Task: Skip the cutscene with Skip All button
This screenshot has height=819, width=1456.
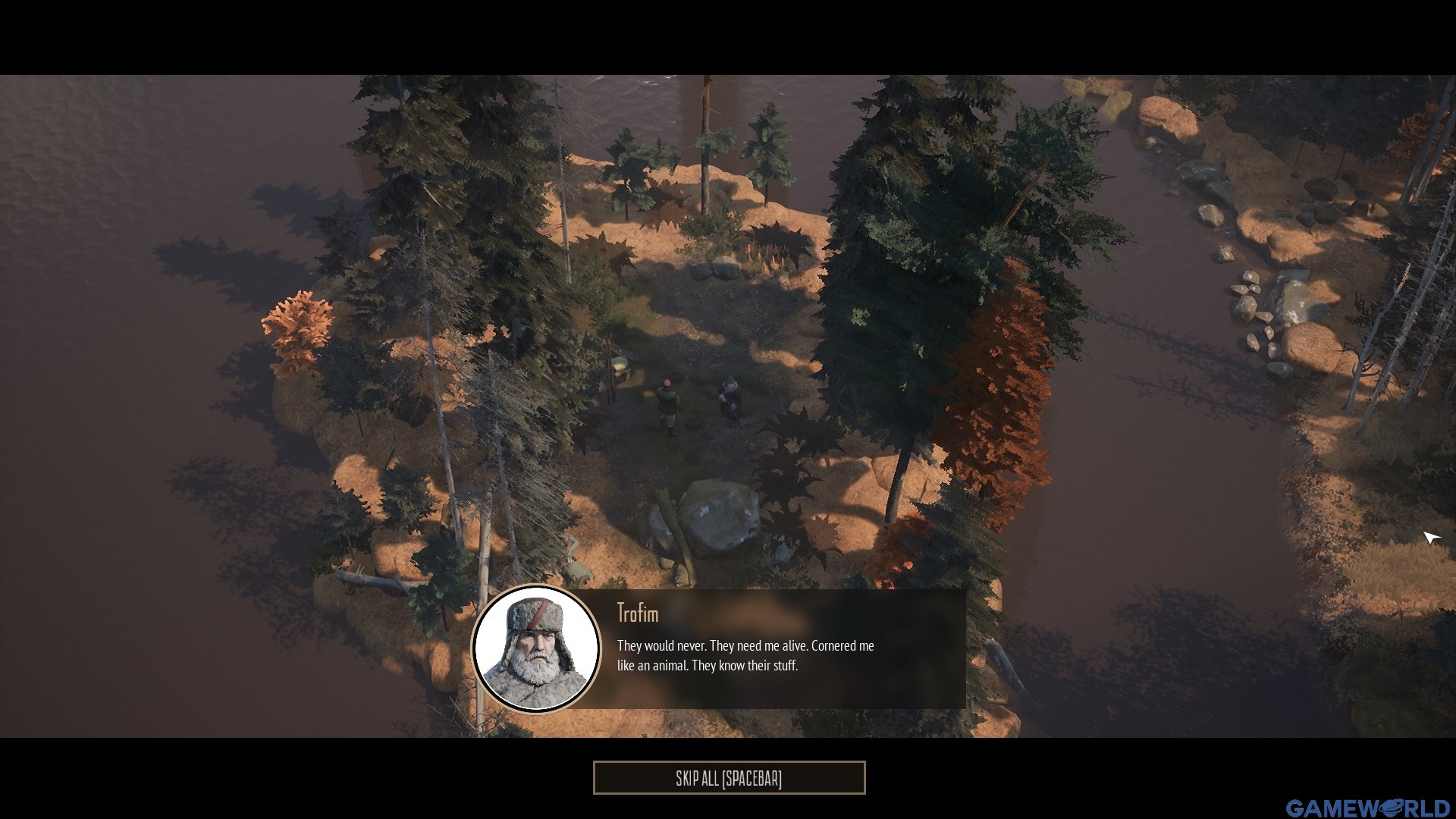Action: (x=729, y=778)
